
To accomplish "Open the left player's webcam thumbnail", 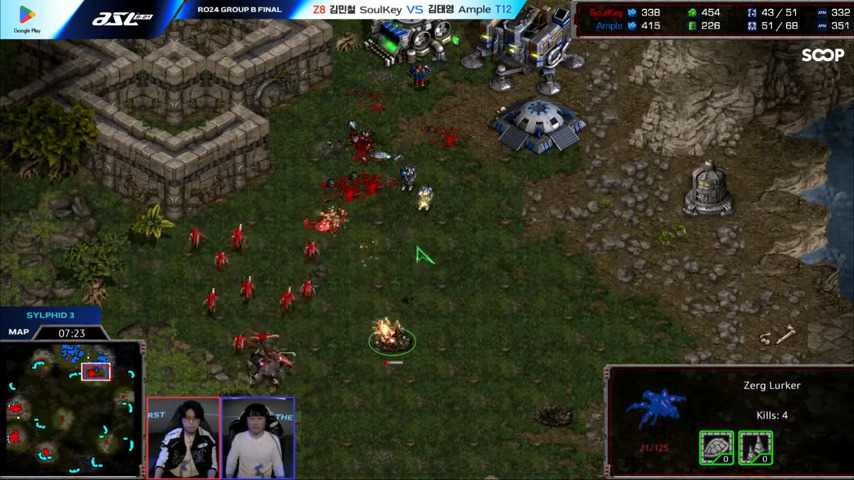I will [x=183, y=438].
